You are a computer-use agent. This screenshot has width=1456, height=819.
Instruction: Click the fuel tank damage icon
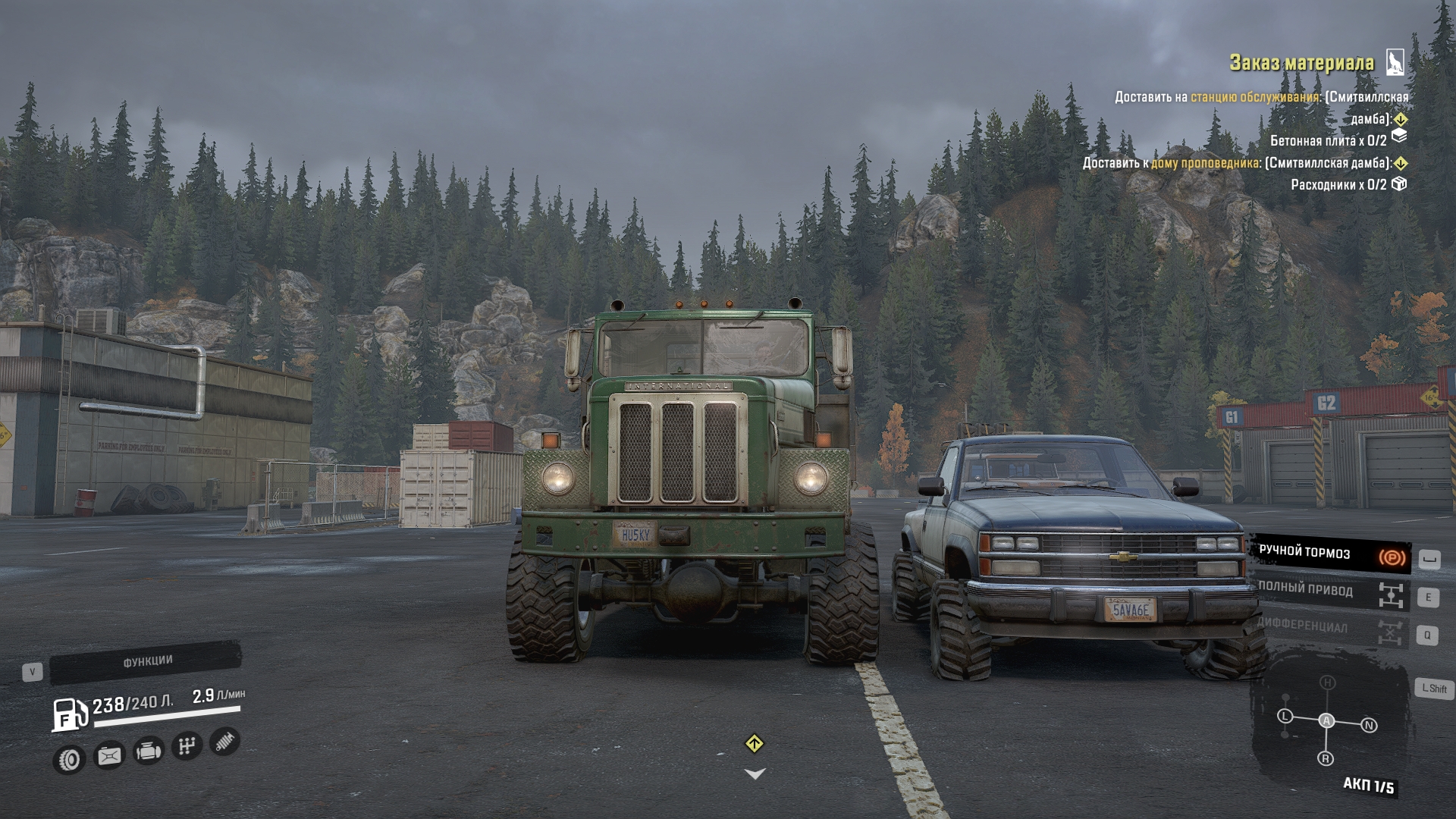pyautogui.click(x=109, y=756)
